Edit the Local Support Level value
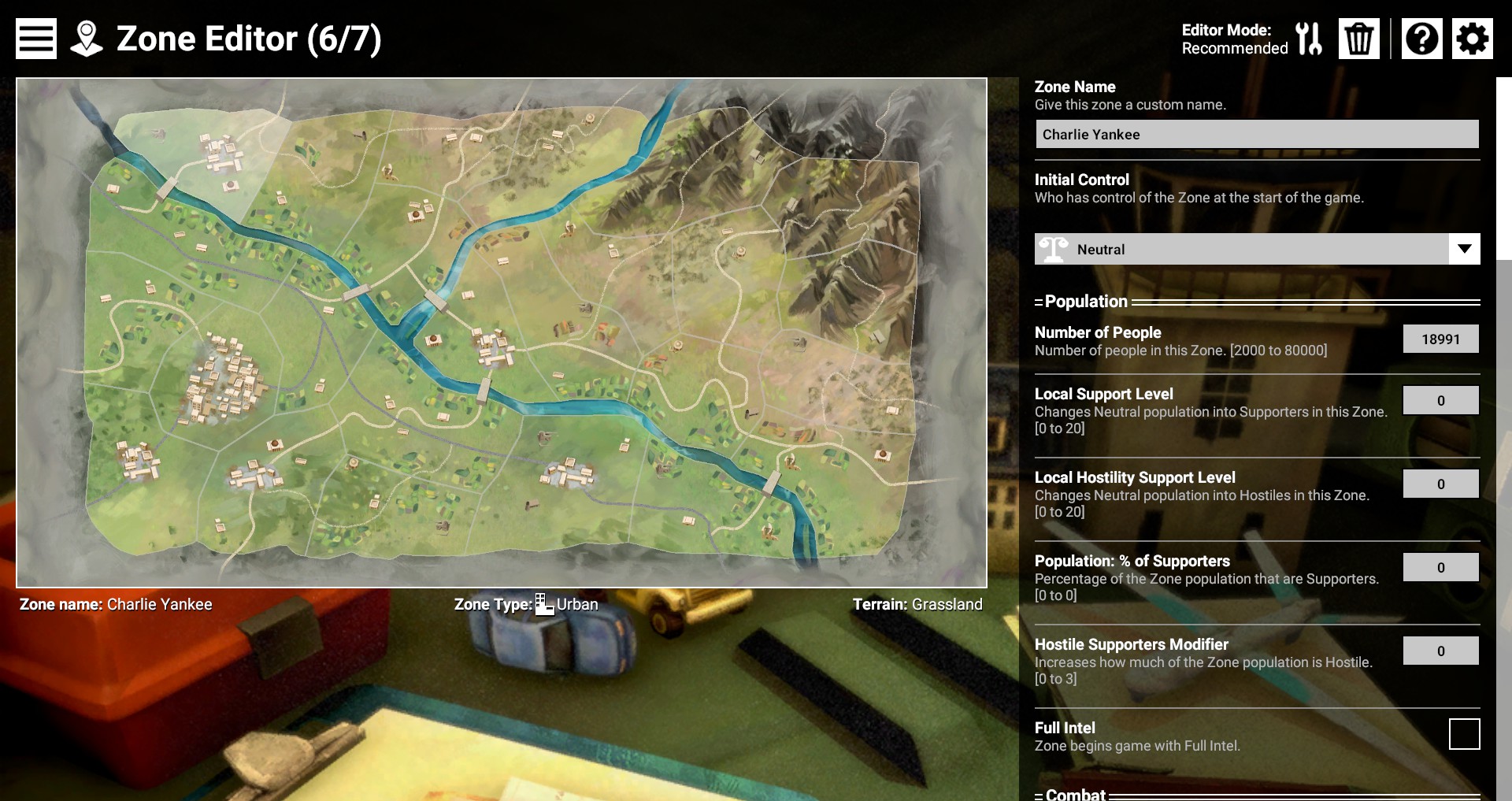Viewport: 1512px width, 801px height. tap(1440, 401)
